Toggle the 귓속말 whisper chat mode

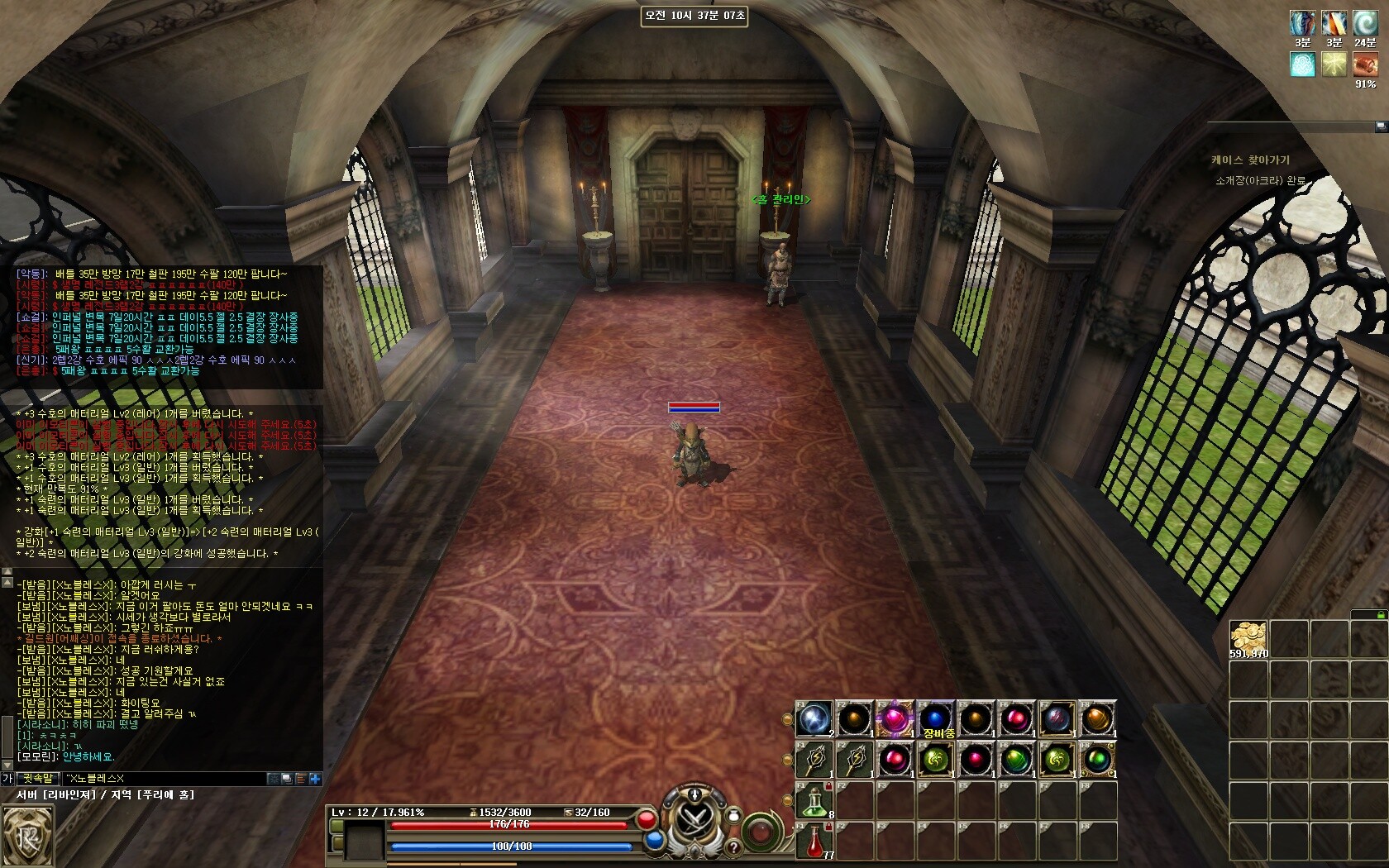click(x=38, y=778)
